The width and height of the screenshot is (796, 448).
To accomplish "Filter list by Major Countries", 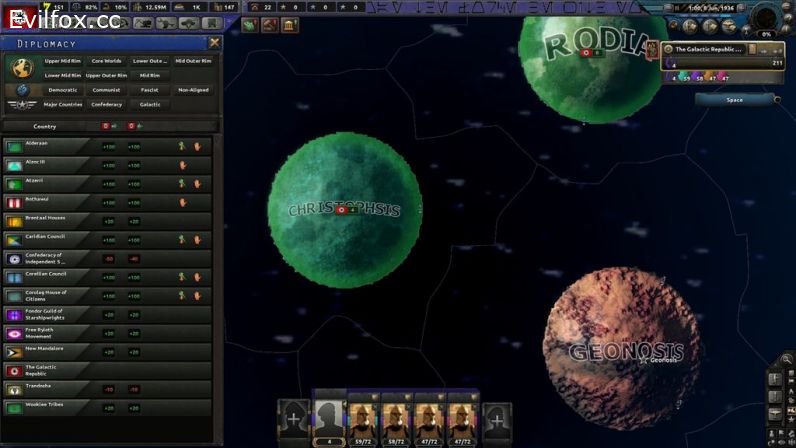I will pos(62,104).
